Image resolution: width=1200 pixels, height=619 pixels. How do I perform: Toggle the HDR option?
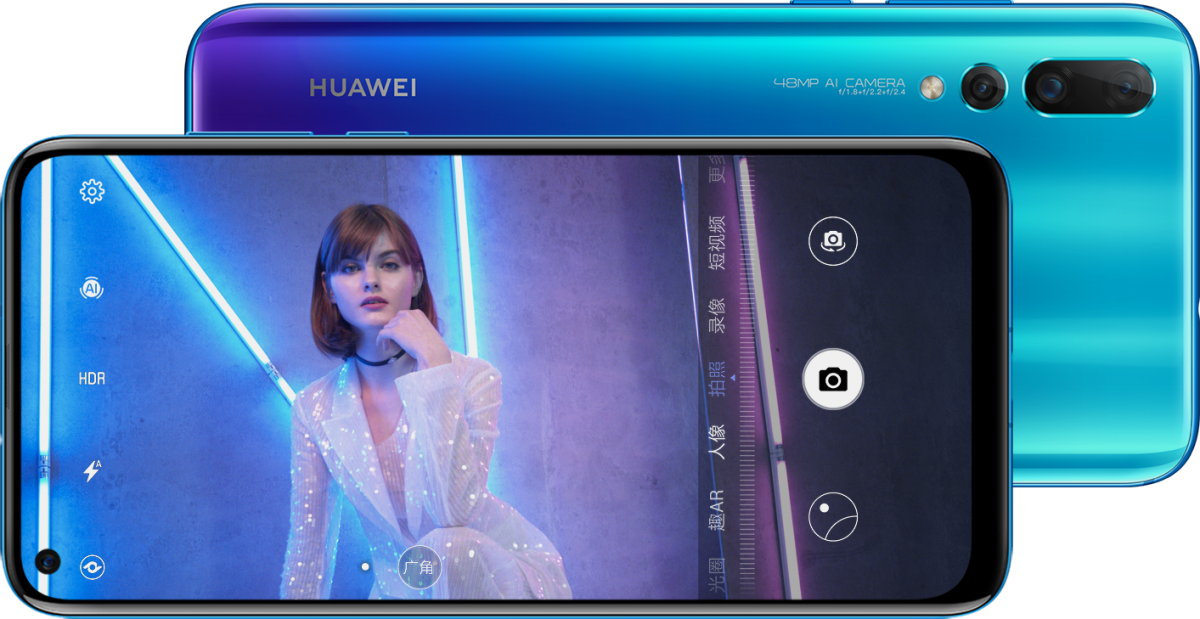click(x=92, y=379)
